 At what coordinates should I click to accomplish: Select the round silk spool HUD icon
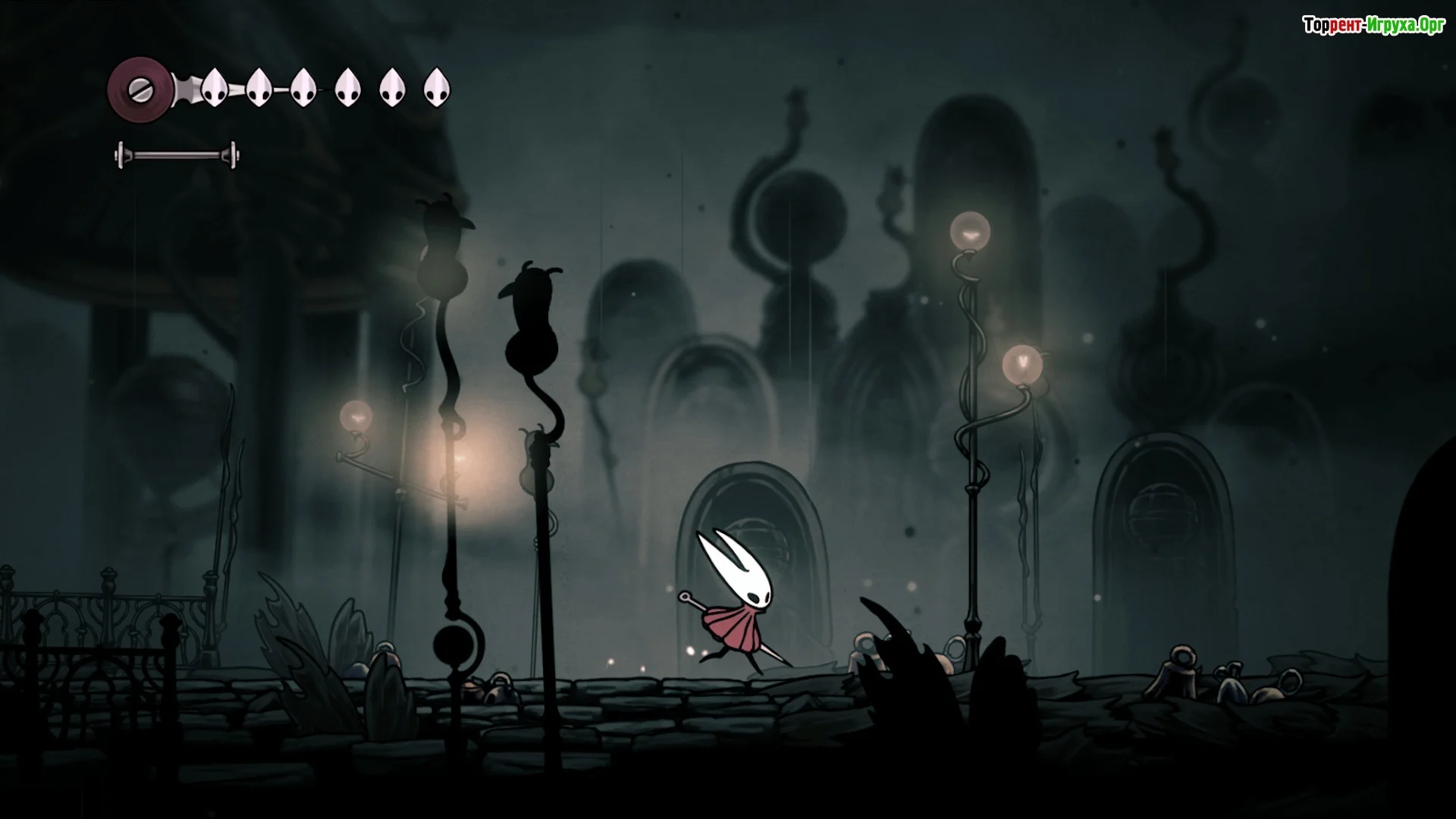click(140, 90)
